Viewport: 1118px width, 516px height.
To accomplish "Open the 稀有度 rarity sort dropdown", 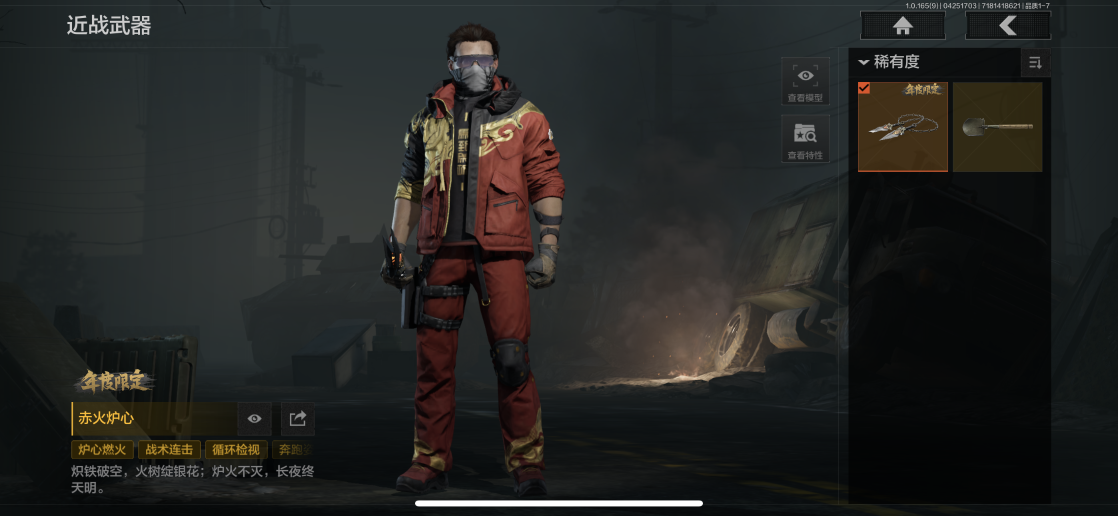I will (890, 62).
